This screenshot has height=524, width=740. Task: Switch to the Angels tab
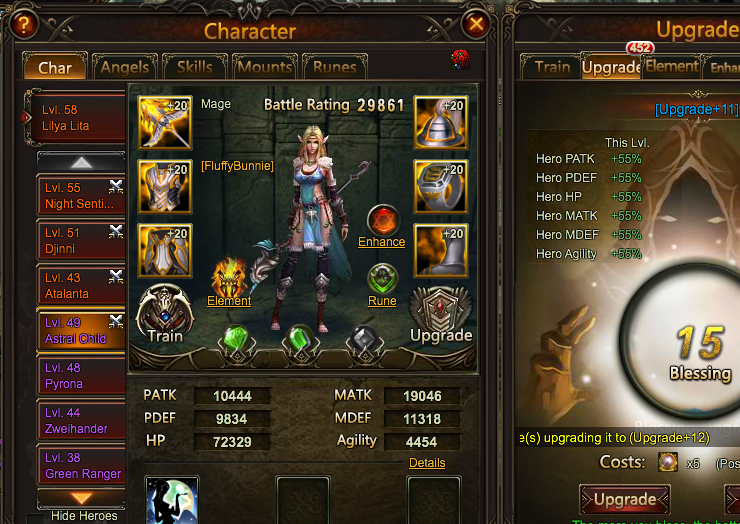pos(125,68)
